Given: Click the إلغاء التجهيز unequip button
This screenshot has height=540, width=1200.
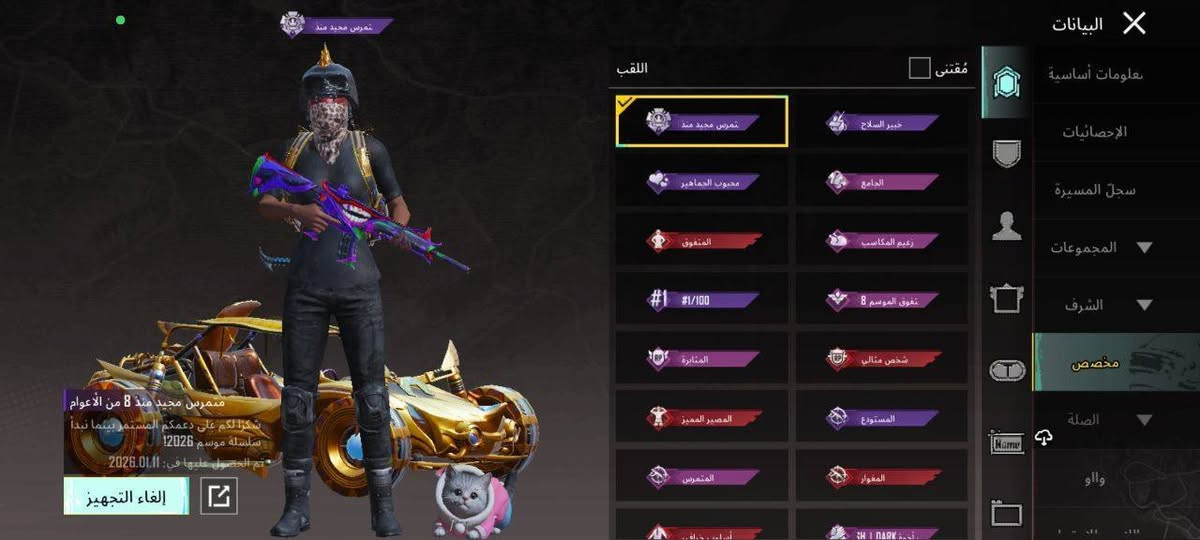Looking at the screenshot, I should [x=126, y=496].
